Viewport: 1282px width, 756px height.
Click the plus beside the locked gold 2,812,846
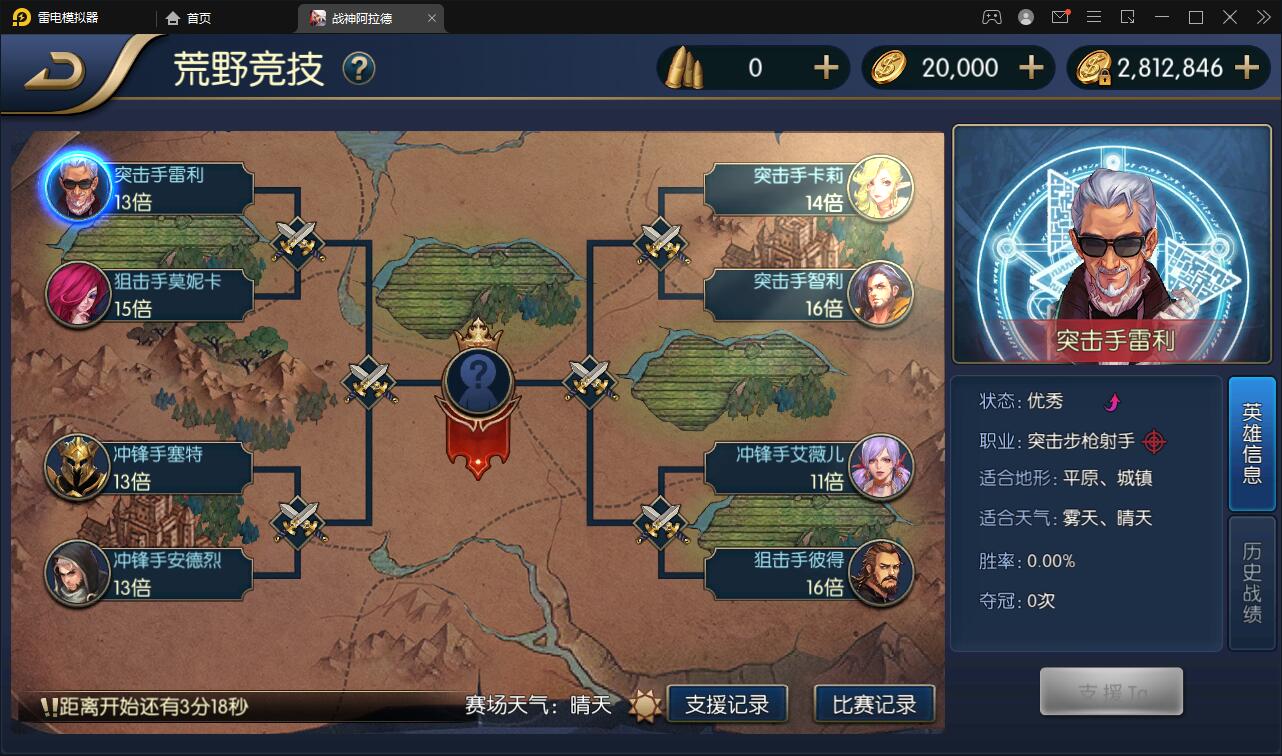coord(1246,68)
